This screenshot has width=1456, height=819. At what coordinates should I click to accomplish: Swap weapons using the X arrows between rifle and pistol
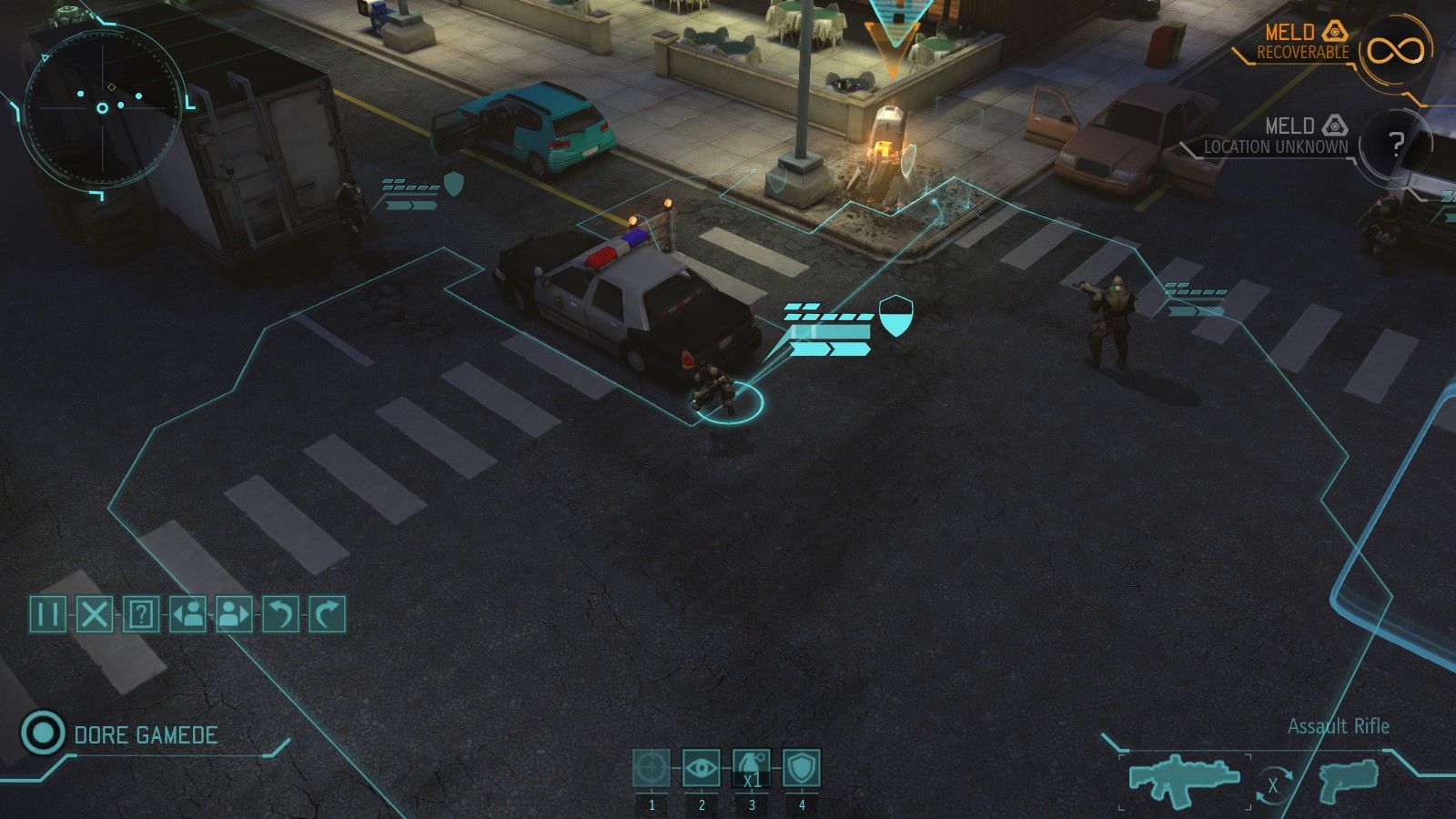click(x=1275, y=784)
